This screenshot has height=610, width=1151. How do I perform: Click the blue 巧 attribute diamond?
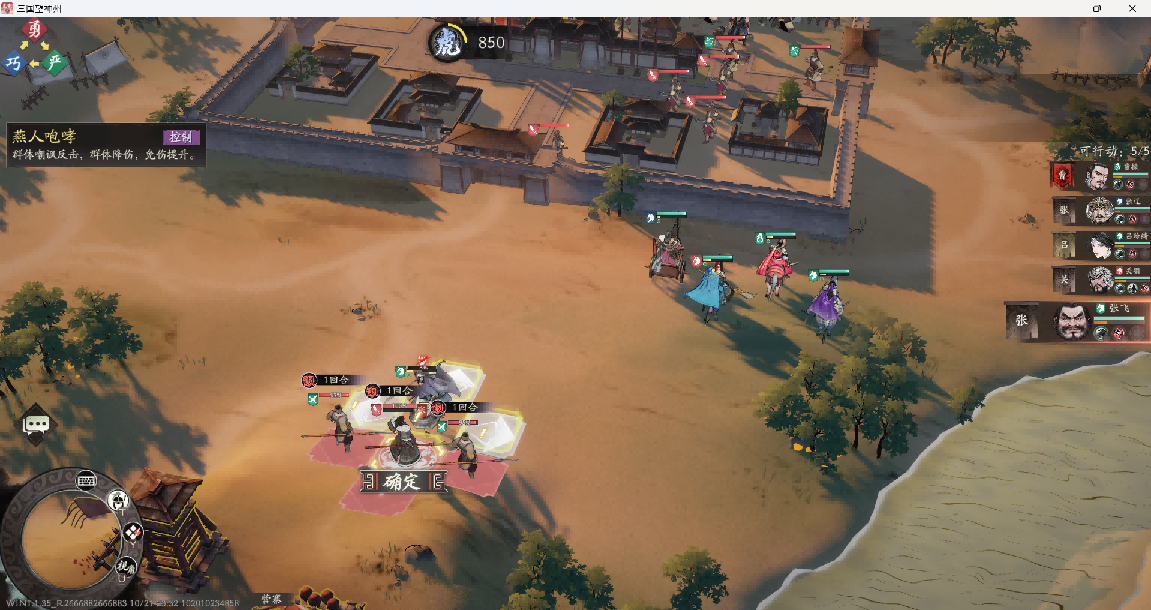click(14, 63)
